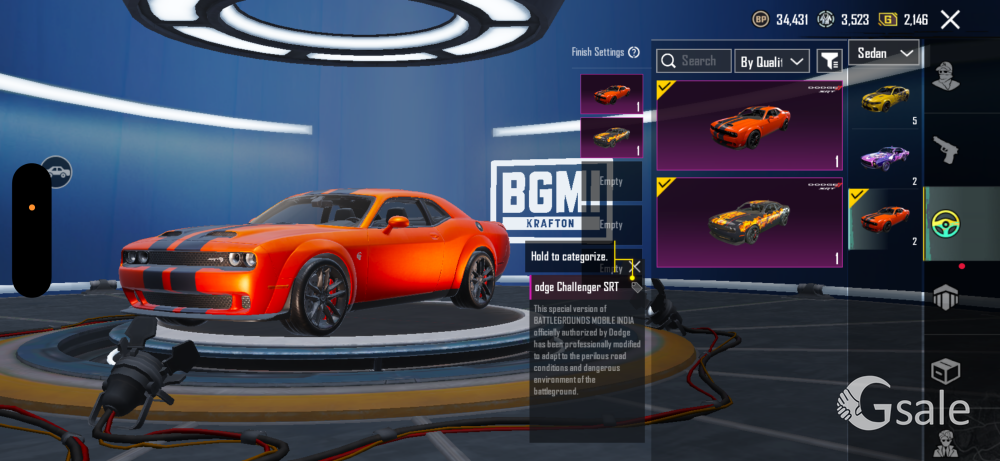Switch to the backpack tab
1000x461 pixels.
[x=946, y=298]
